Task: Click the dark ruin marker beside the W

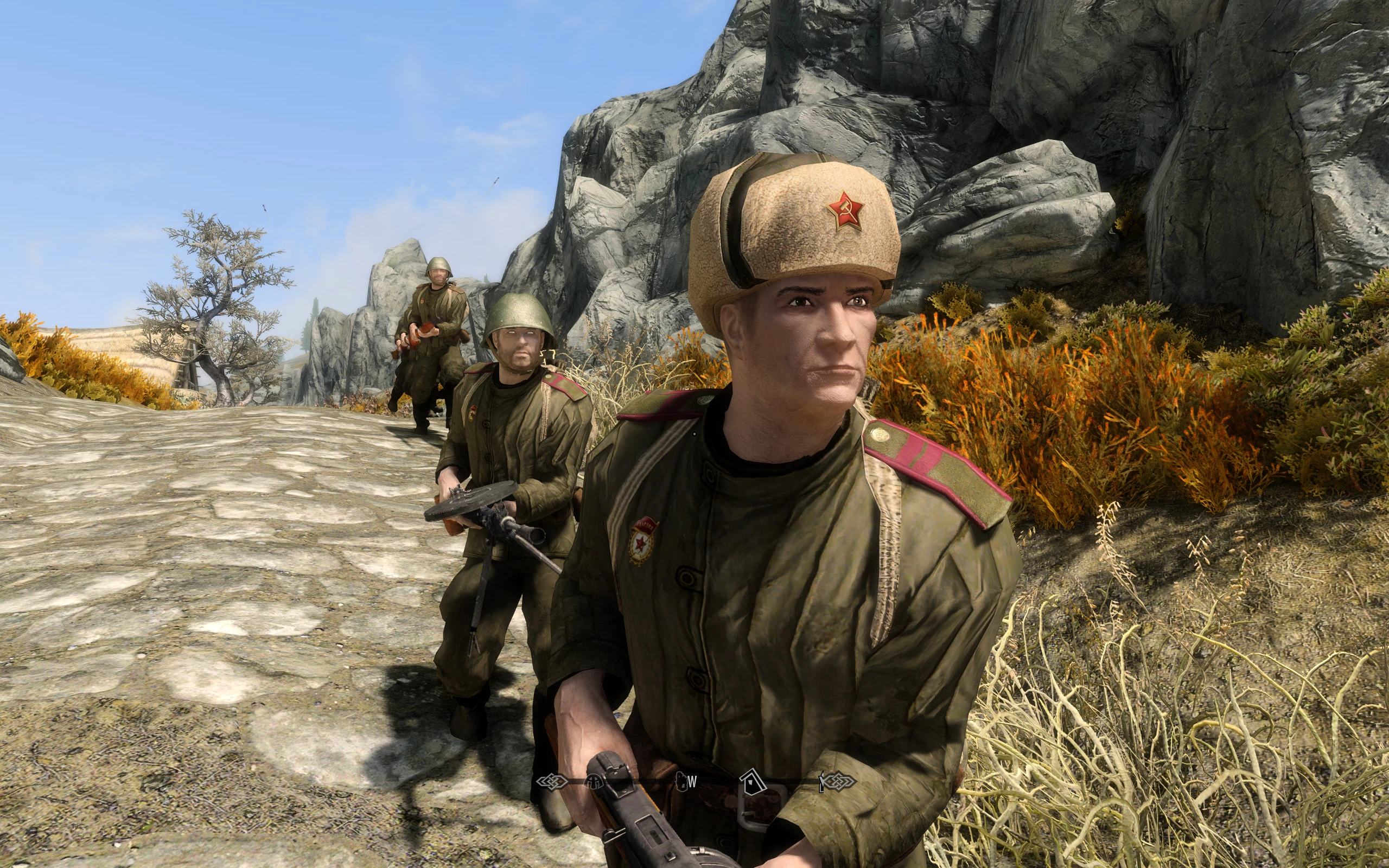Action: click(x=683, y=782)
